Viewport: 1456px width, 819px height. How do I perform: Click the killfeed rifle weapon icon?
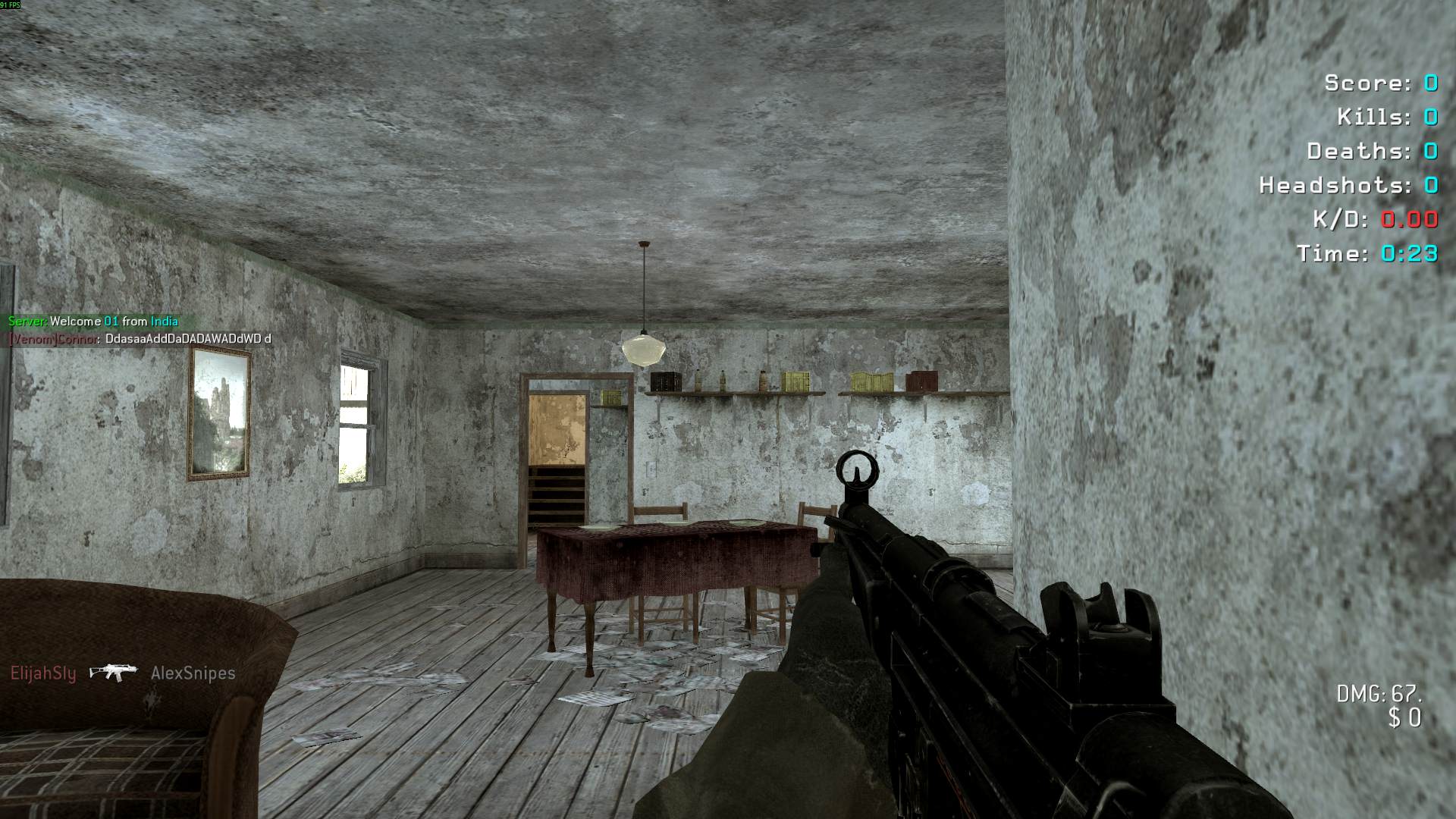pos(113,673)
